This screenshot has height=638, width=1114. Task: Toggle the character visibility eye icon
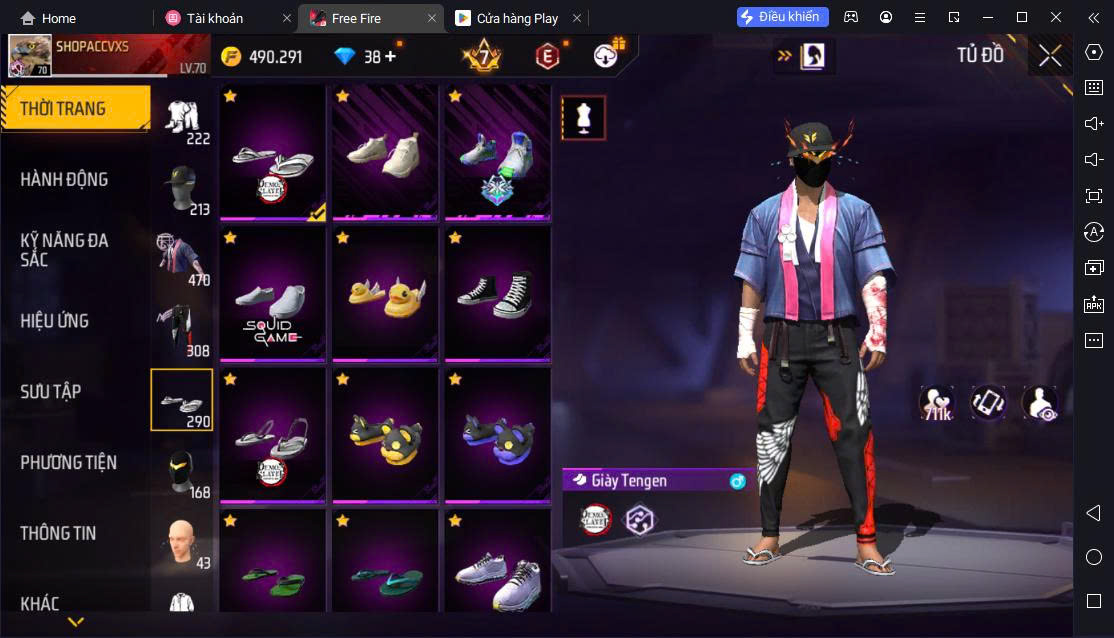pos(1040,403)
